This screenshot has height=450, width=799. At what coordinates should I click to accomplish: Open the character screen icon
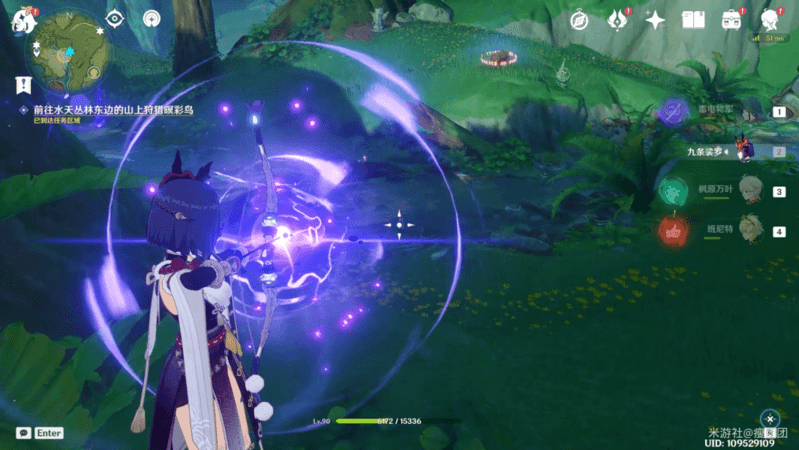770,20
